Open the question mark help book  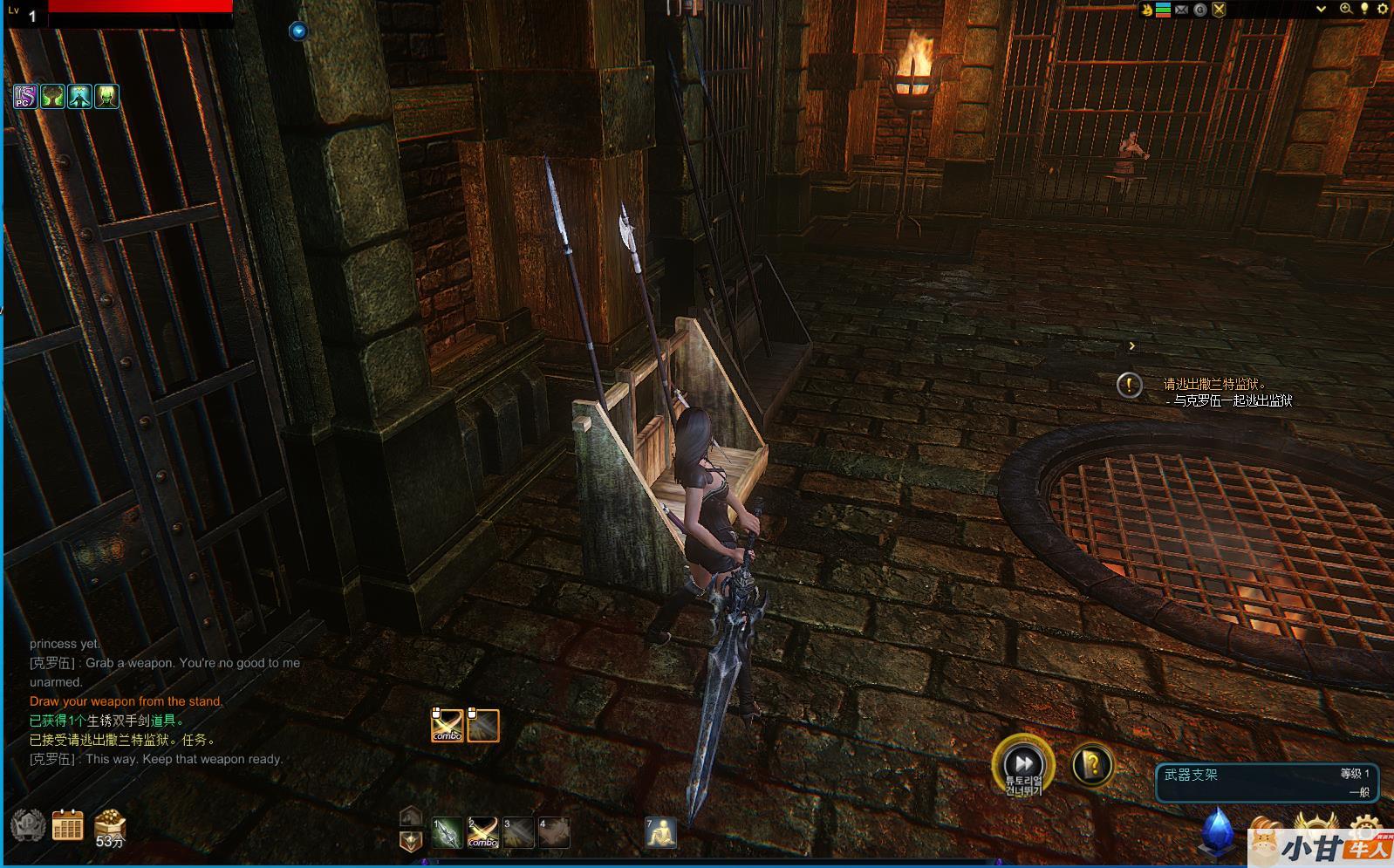[x=1090, y=765]
